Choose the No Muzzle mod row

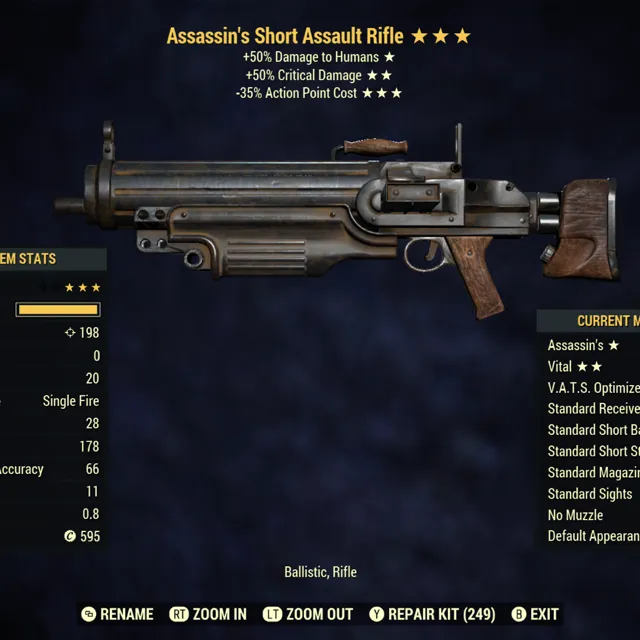pos(576,515)
